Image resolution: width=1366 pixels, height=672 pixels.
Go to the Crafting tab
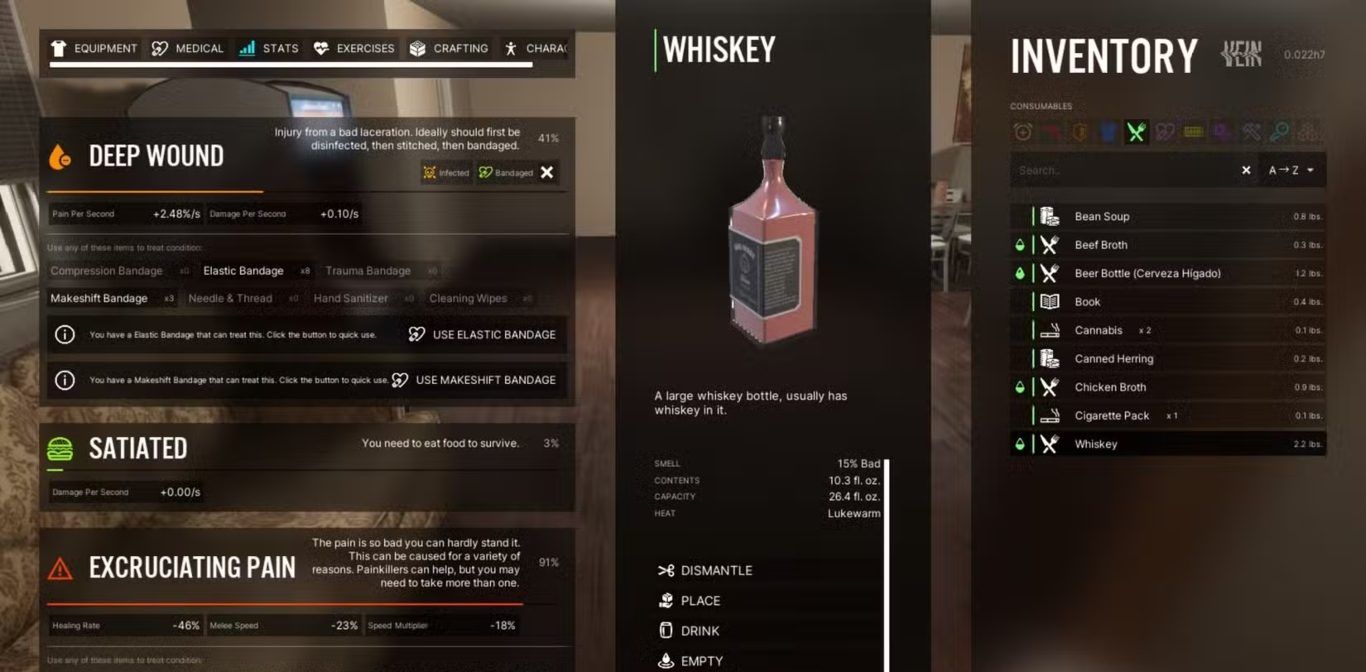[x=448, y=48]
